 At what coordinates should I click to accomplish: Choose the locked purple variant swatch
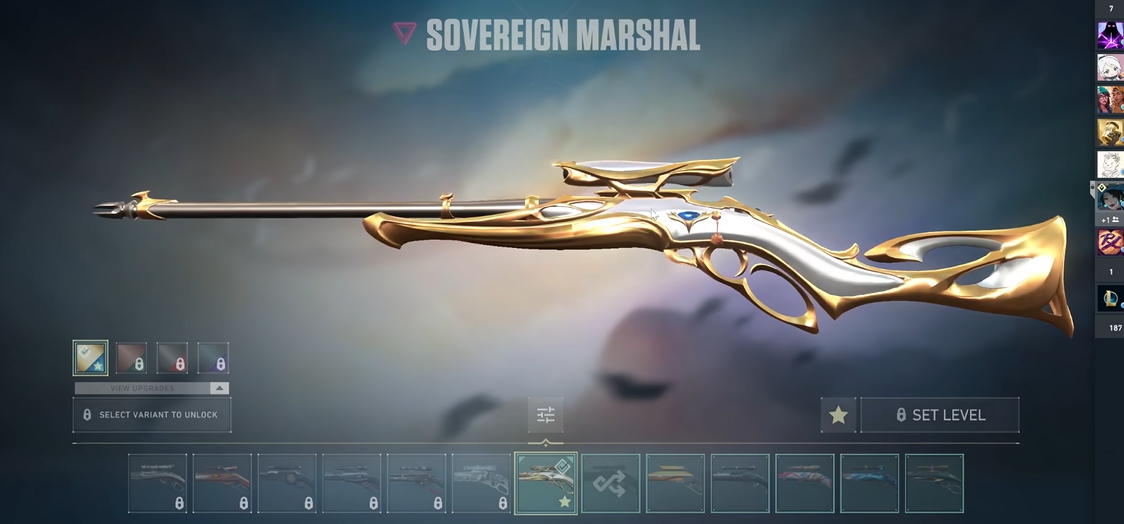point(213,358)
